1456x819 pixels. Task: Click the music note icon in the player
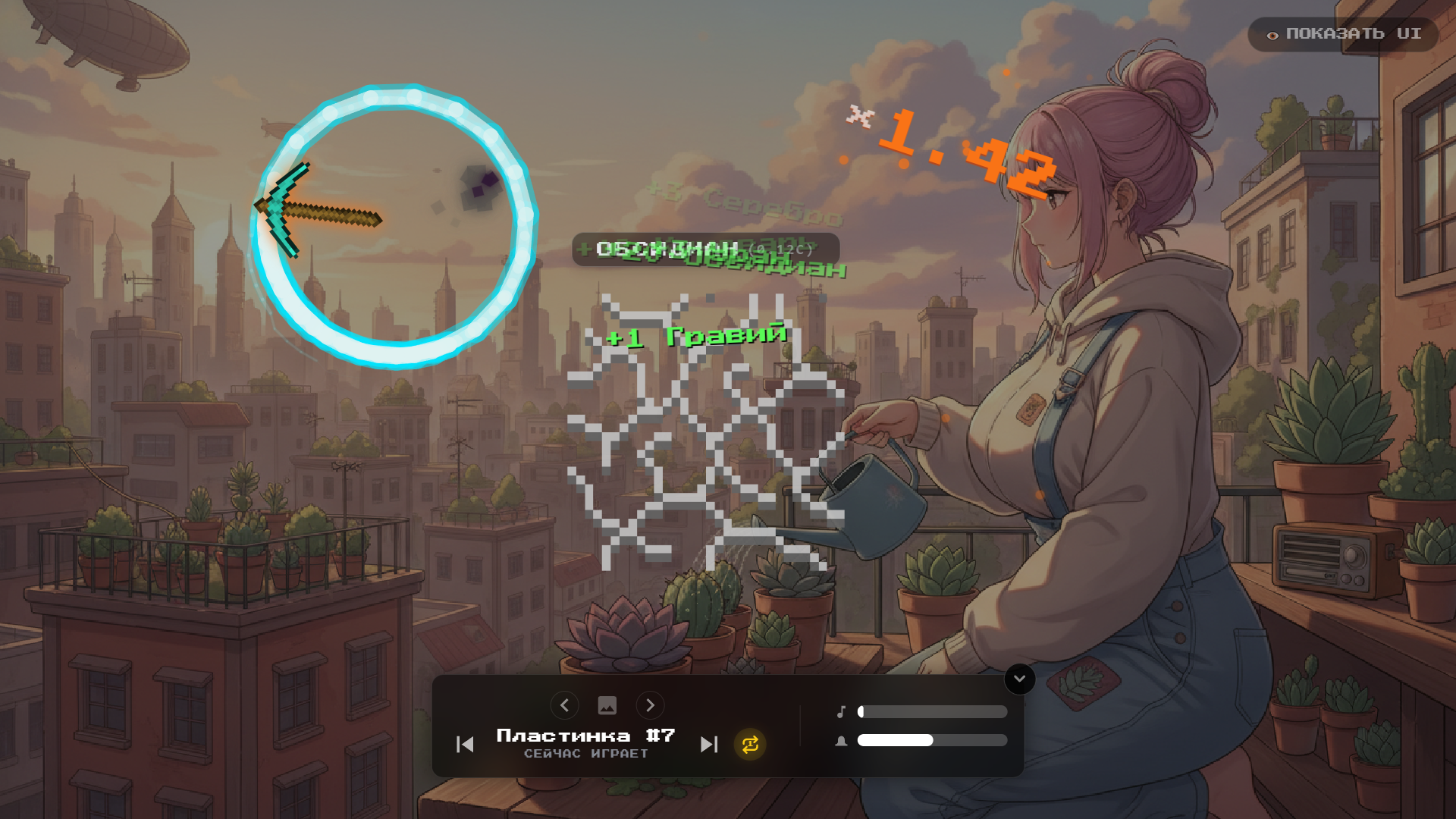coord(841,711)
